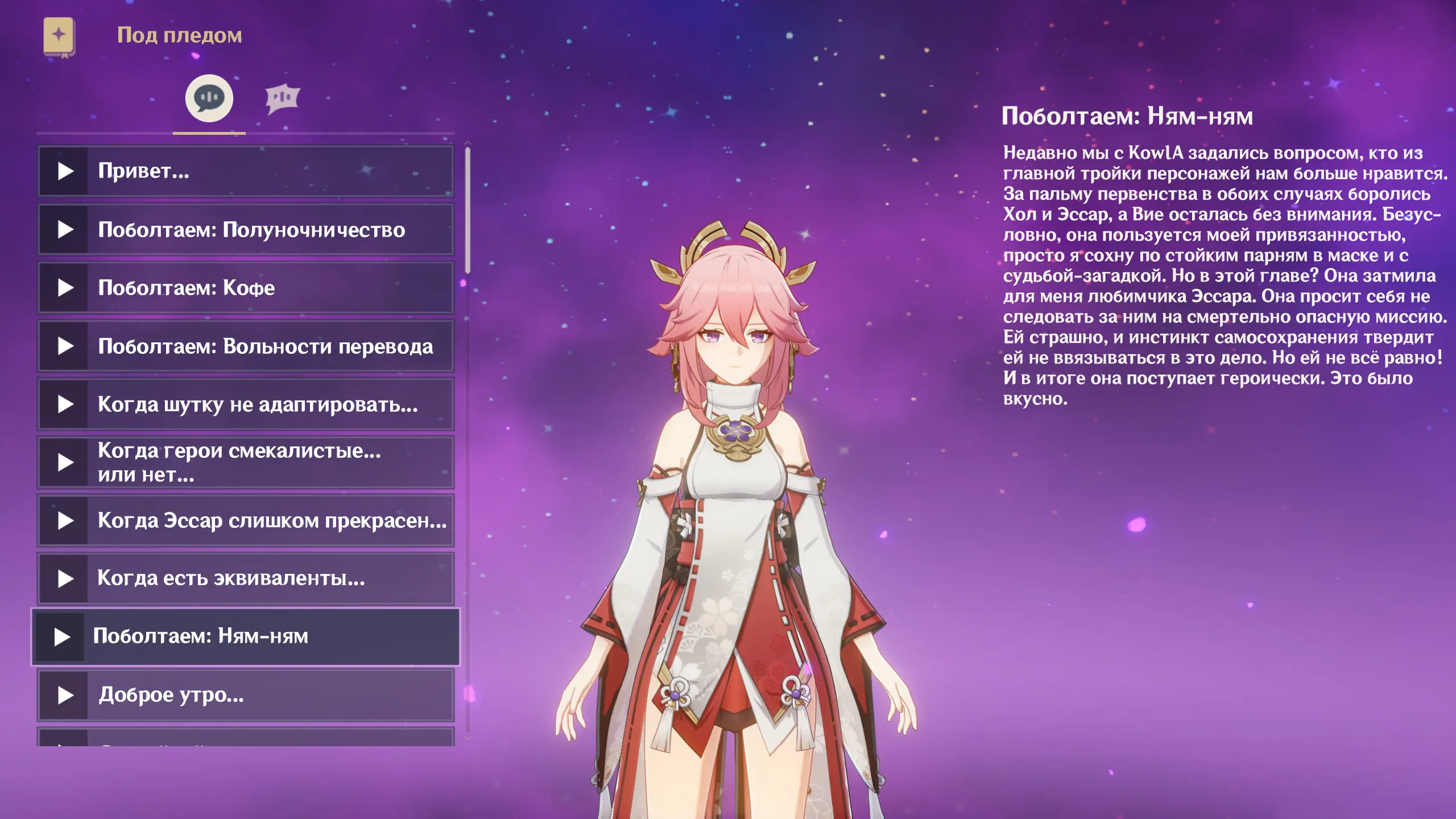The image size is (1456, 819).
Task: Select "Поболтаем: Полуночничество" entry
Action: tap(246, 230)
